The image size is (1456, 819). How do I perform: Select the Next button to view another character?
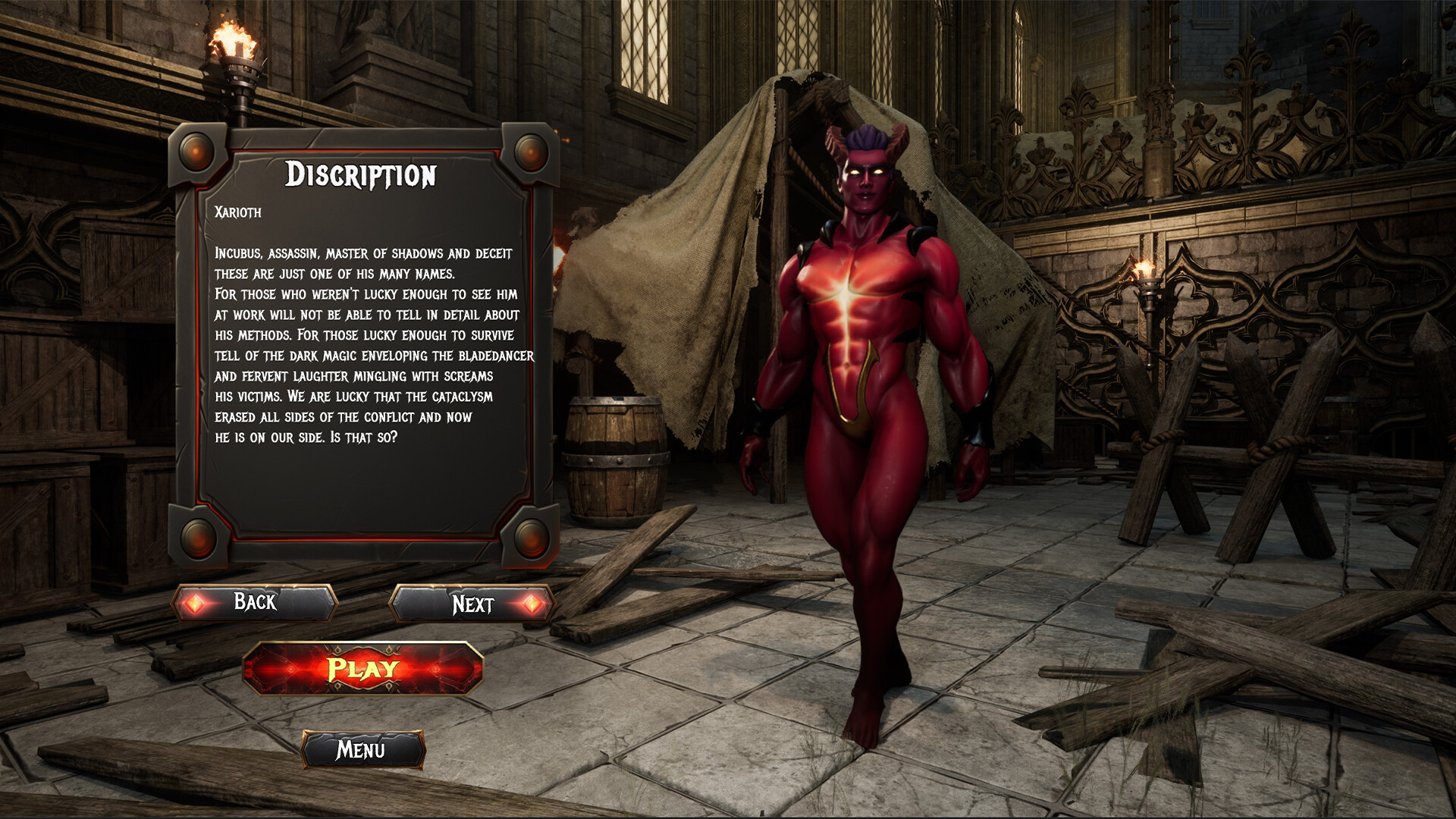tap(474, 604)
